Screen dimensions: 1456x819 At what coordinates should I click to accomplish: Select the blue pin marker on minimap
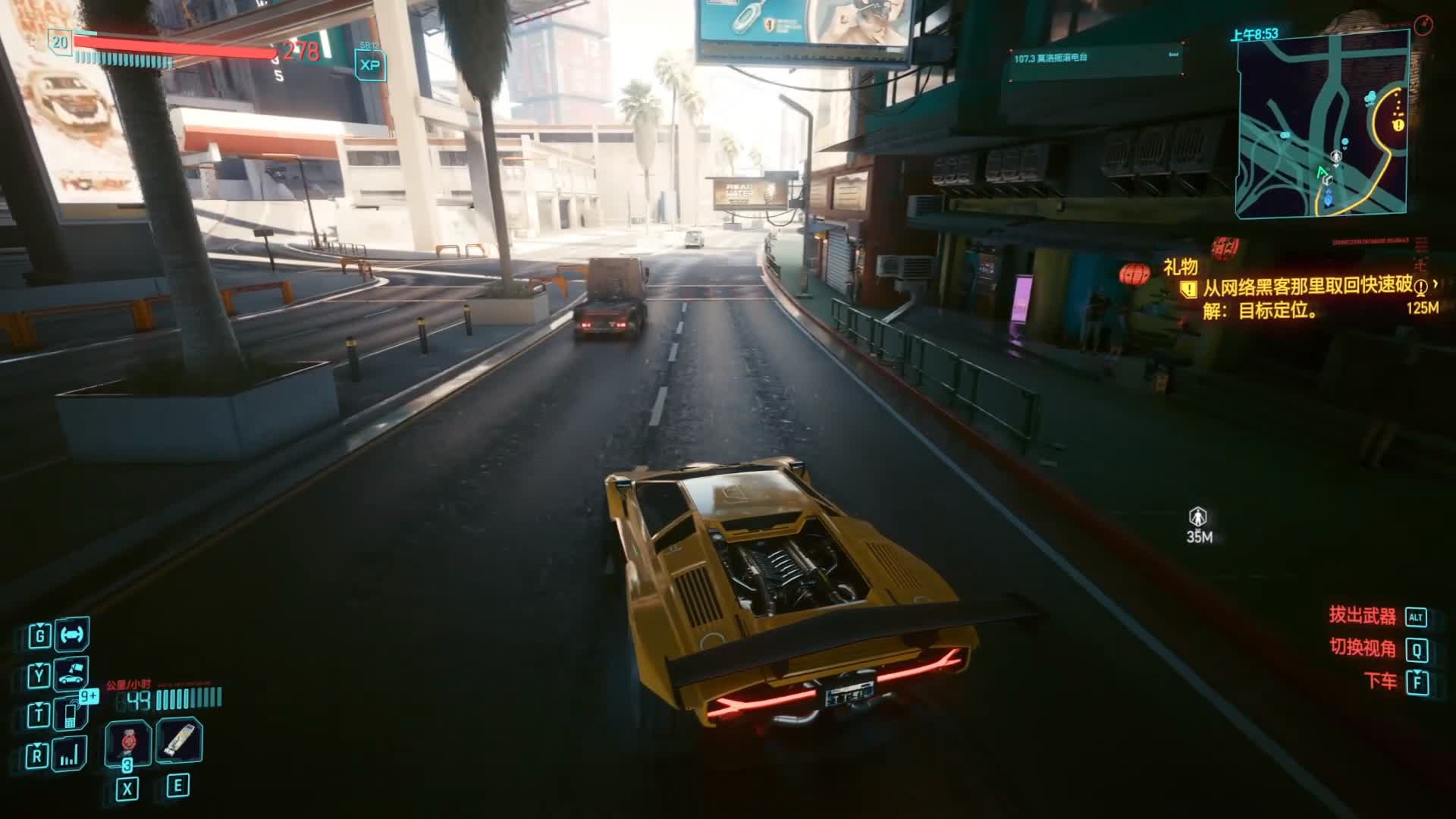pyautogui.click(x=1328, y=199)
